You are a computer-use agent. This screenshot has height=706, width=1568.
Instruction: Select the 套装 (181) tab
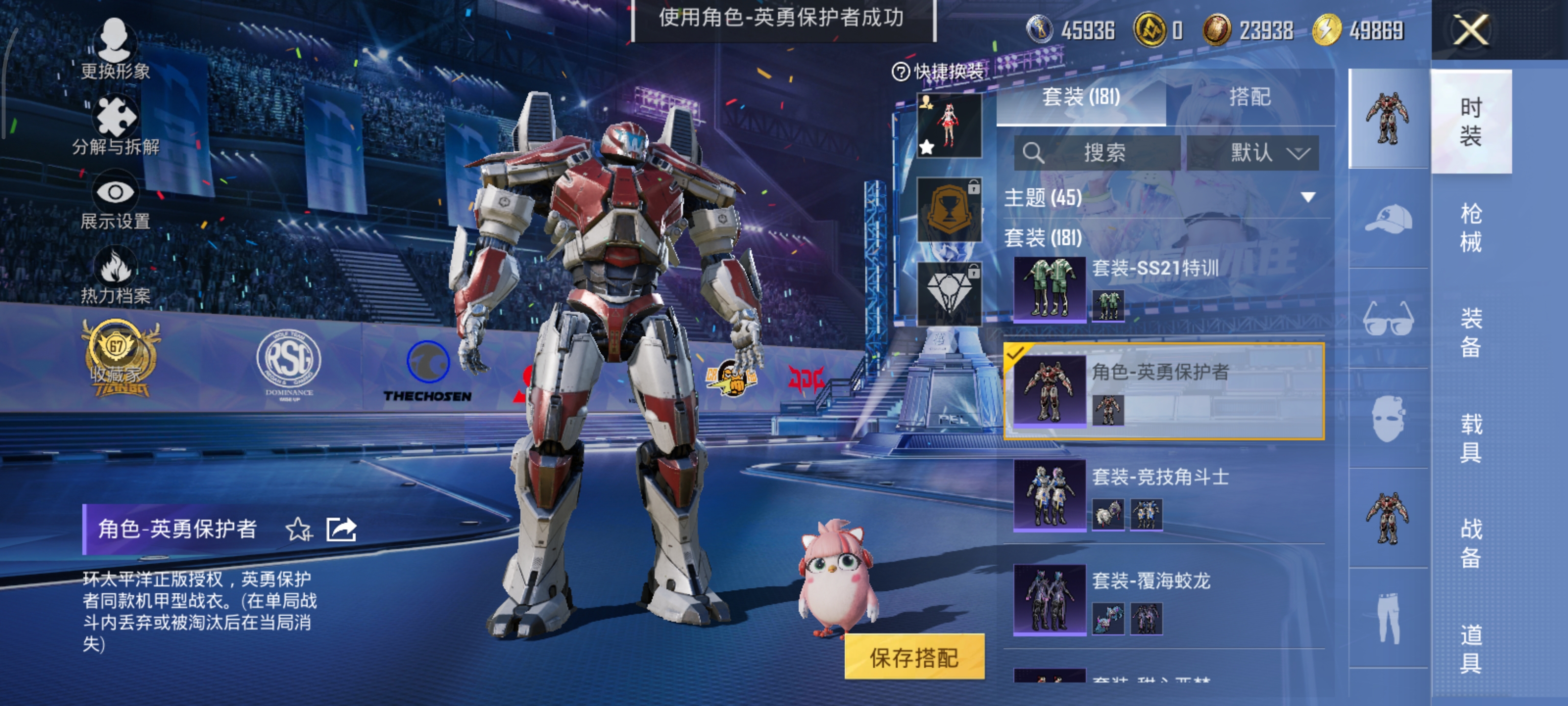pyautogui.click(x=1080, y=97)
